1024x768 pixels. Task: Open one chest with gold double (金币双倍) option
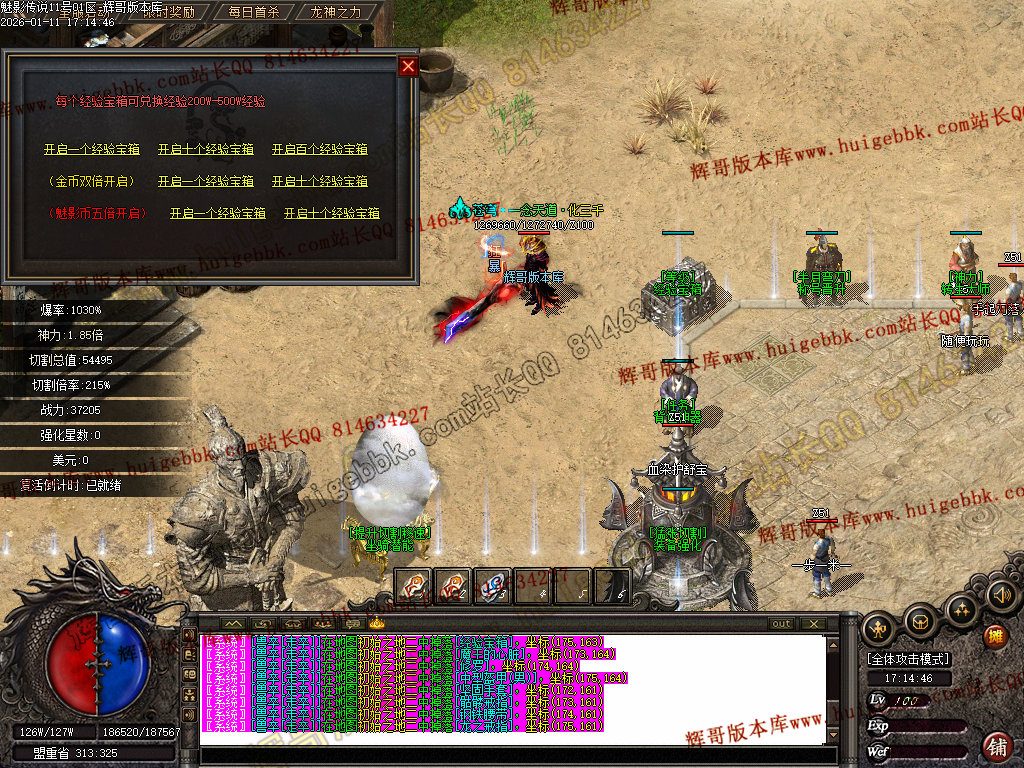pyautogui.click(x=206, y=181)
